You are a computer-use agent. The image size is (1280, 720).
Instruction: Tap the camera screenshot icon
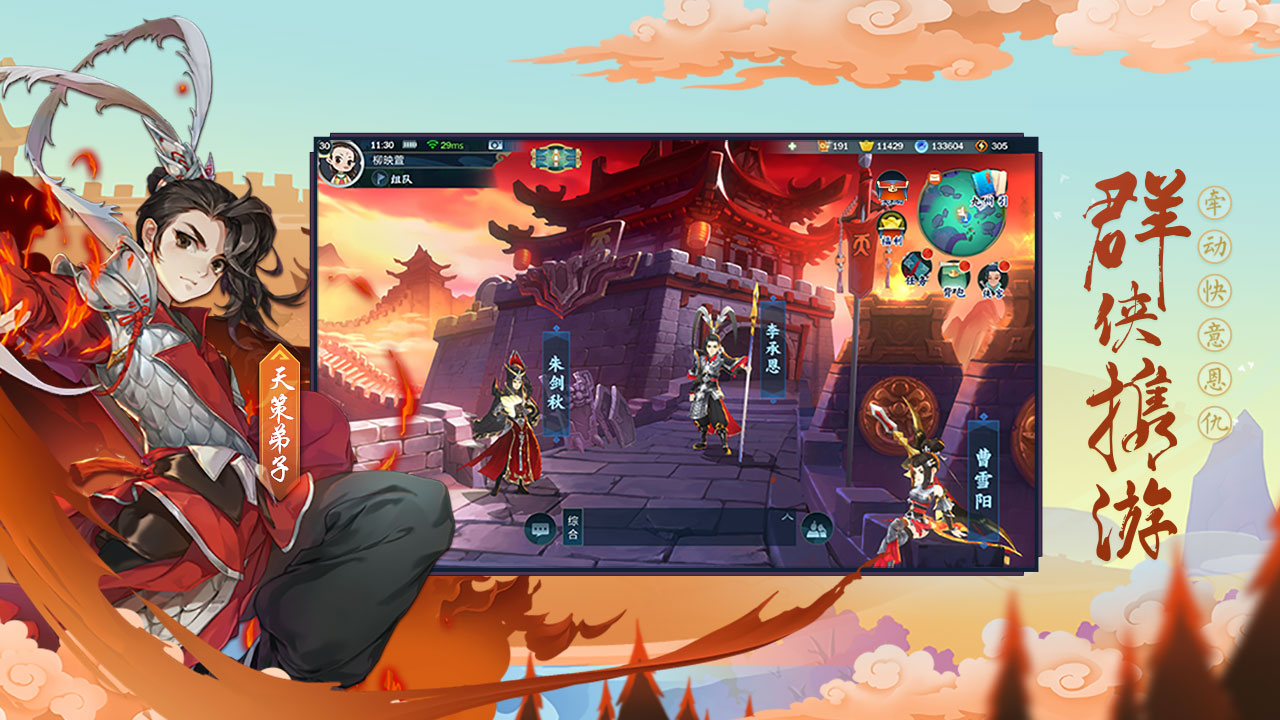click(x=495, y=146)
